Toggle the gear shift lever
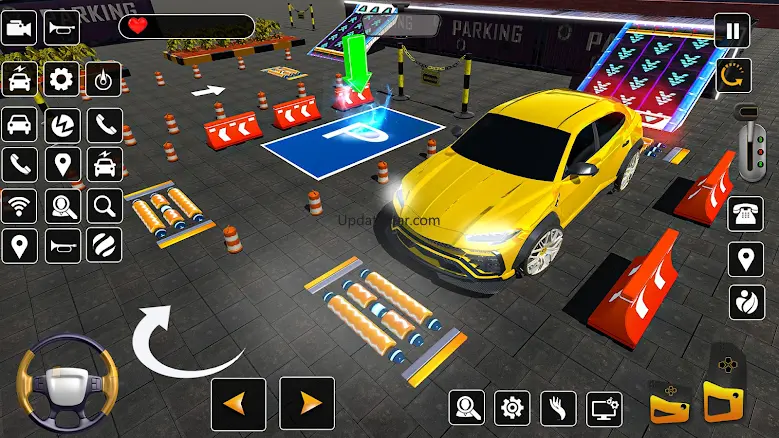The width and height of the screenshot is (779, 438). tap(746, 143)
